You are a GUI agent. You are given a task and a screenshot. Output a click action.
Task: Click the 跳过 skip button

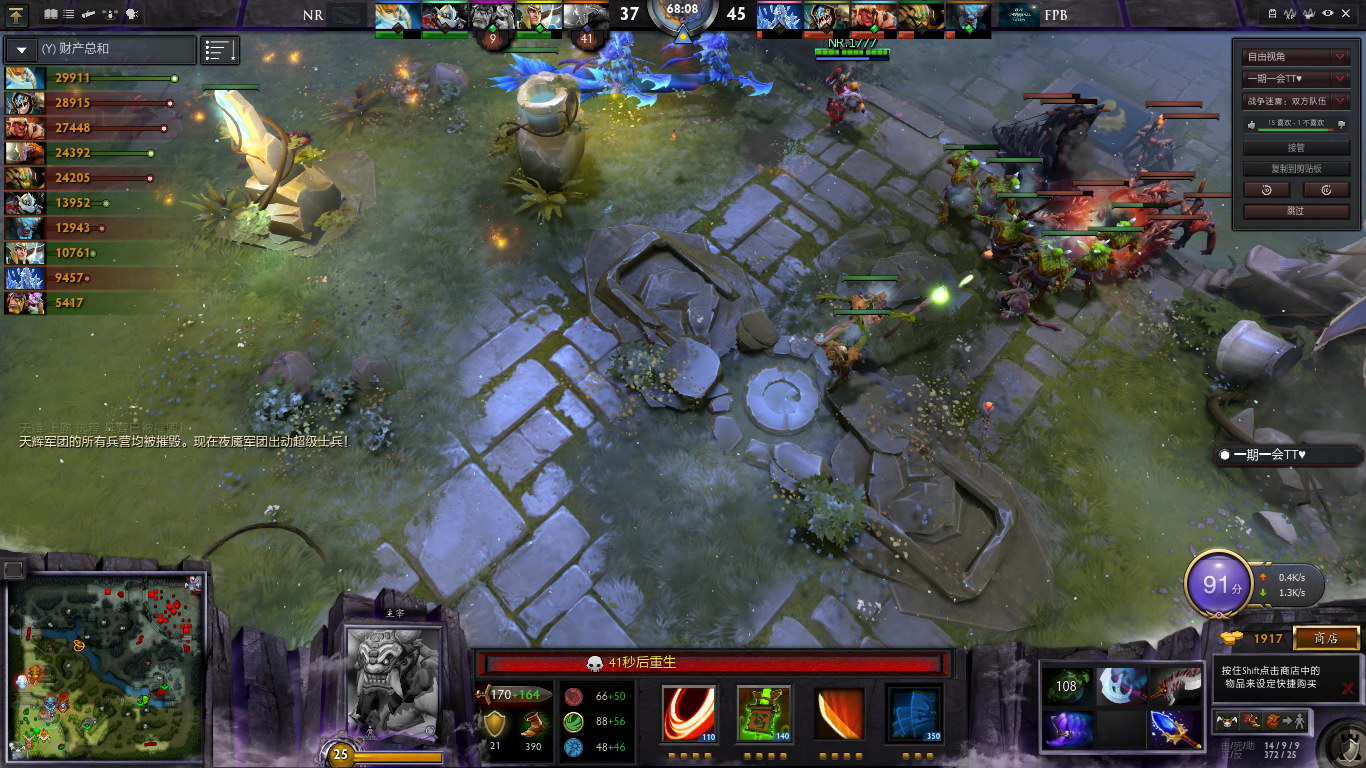click(1296, 211)
